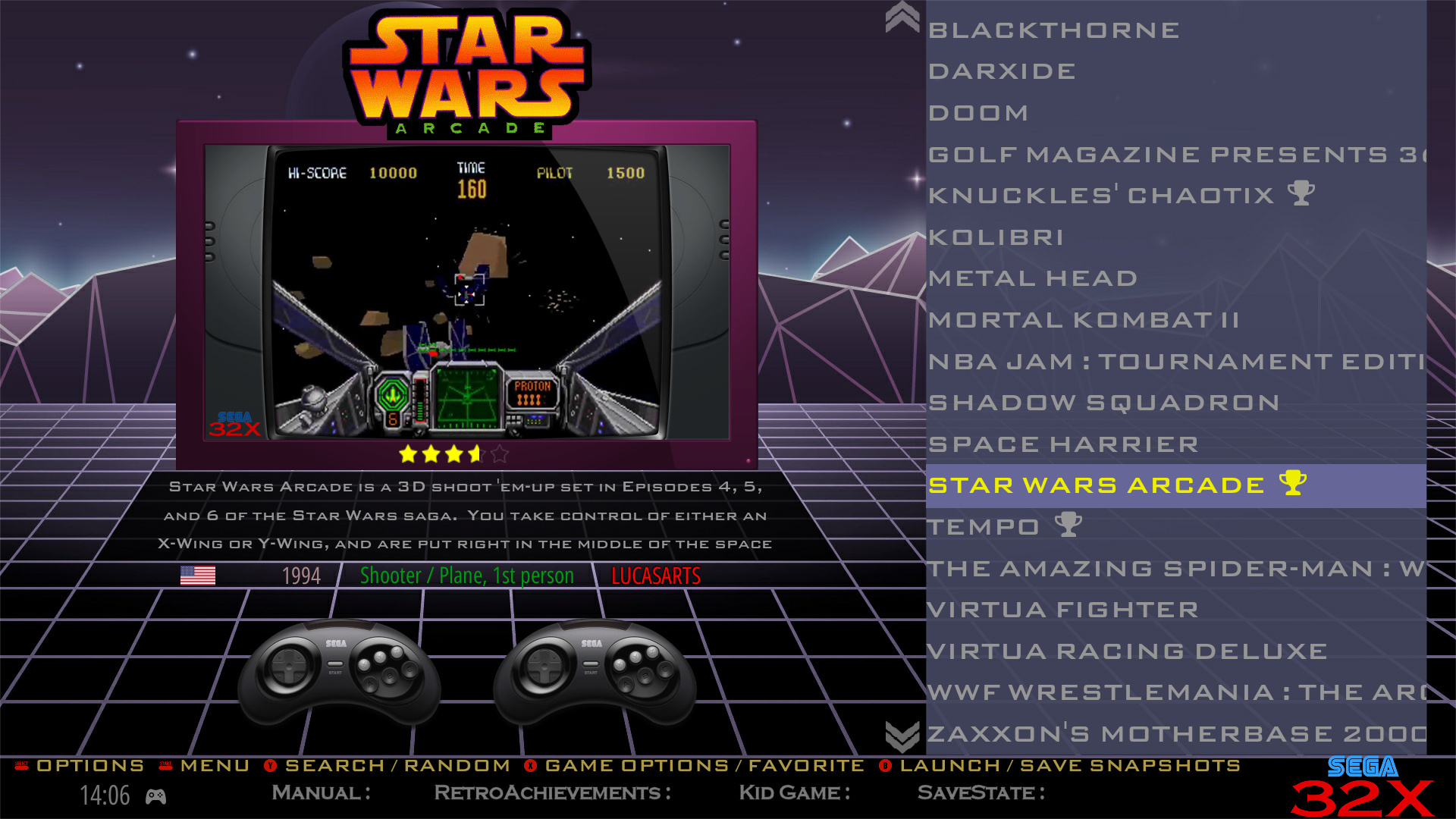
Task: Click the American flag region icon
Action: [x=199, y=576]
